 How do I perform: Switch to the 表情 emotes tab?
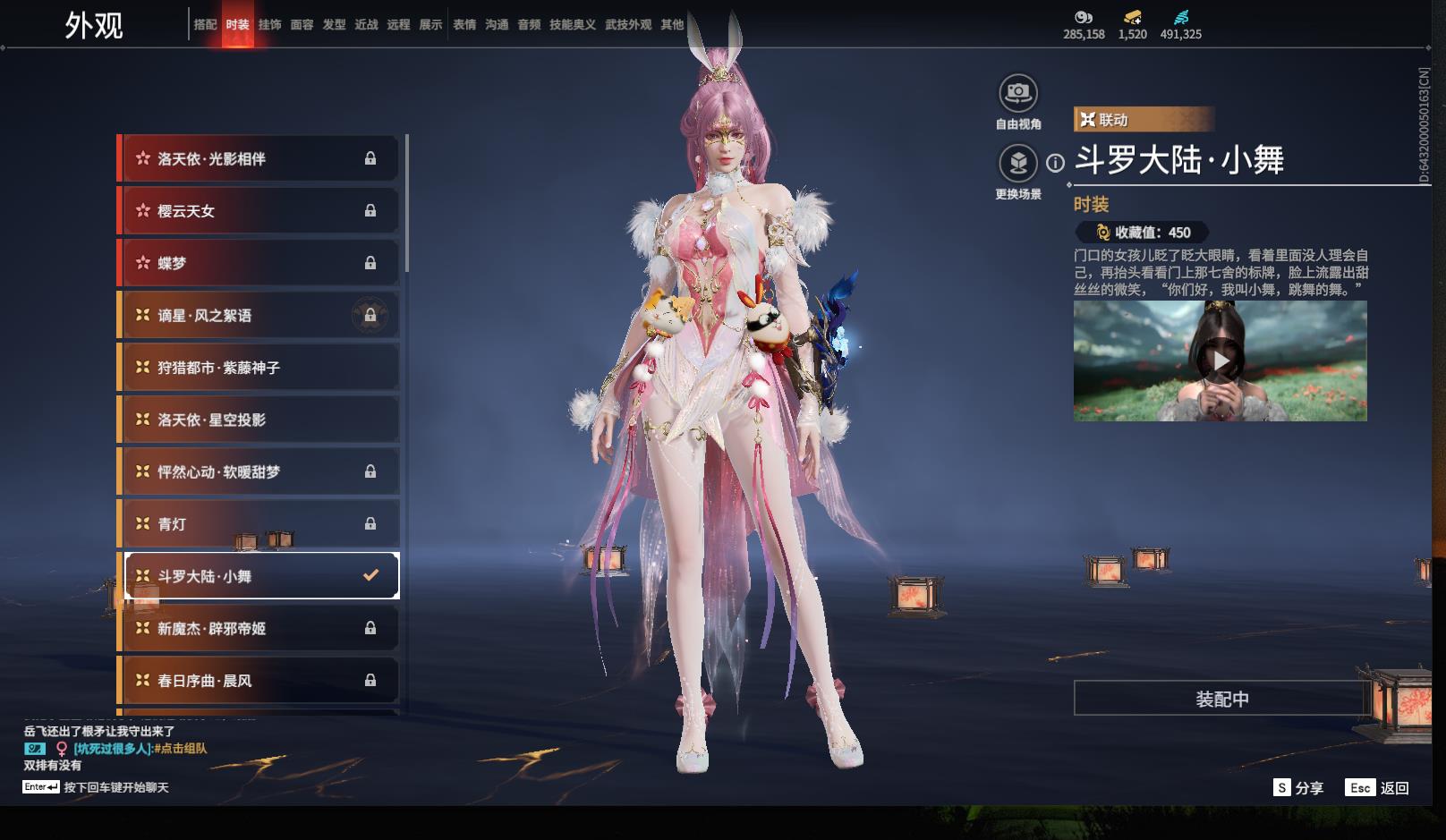point(464,25)
